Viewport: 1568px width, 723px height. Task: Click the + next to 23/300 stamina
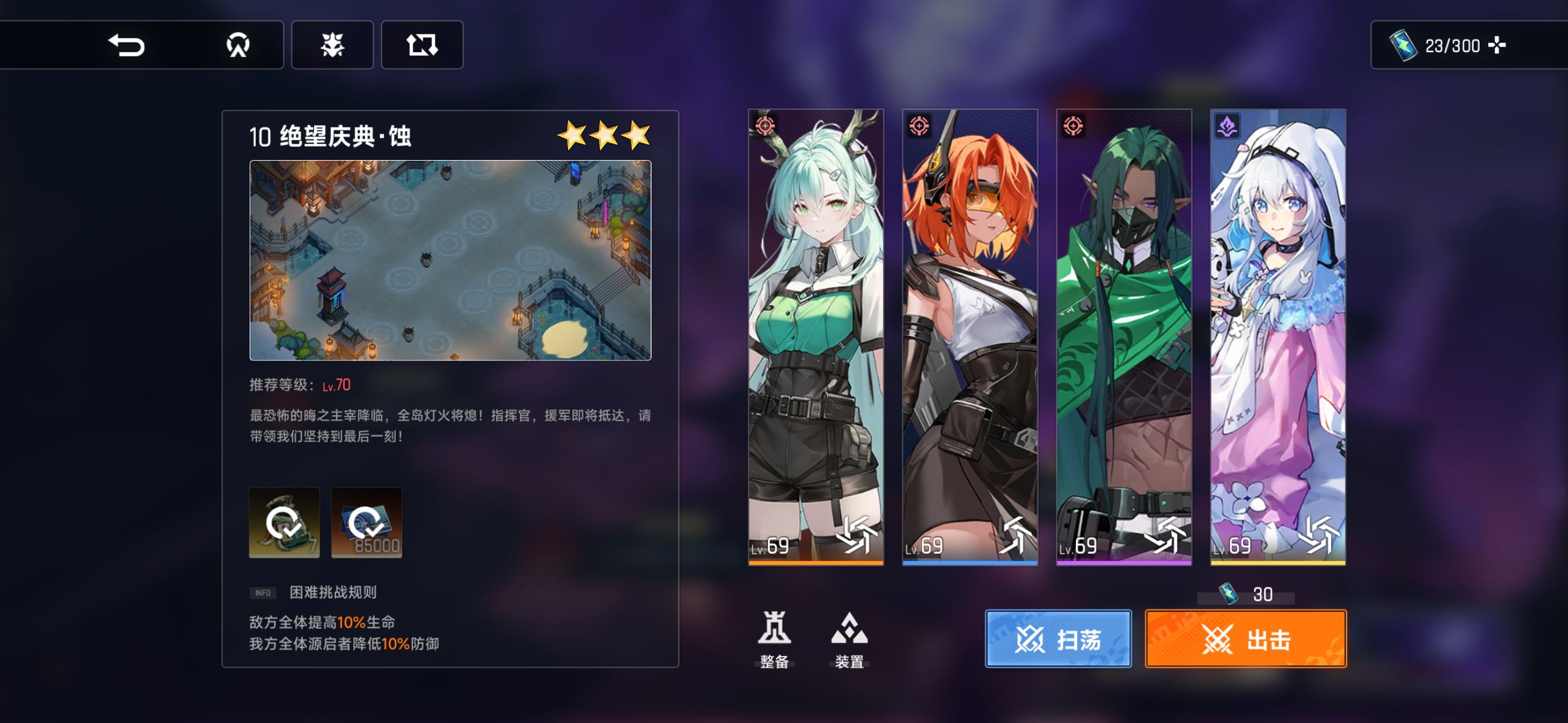tap(1498, 45)
